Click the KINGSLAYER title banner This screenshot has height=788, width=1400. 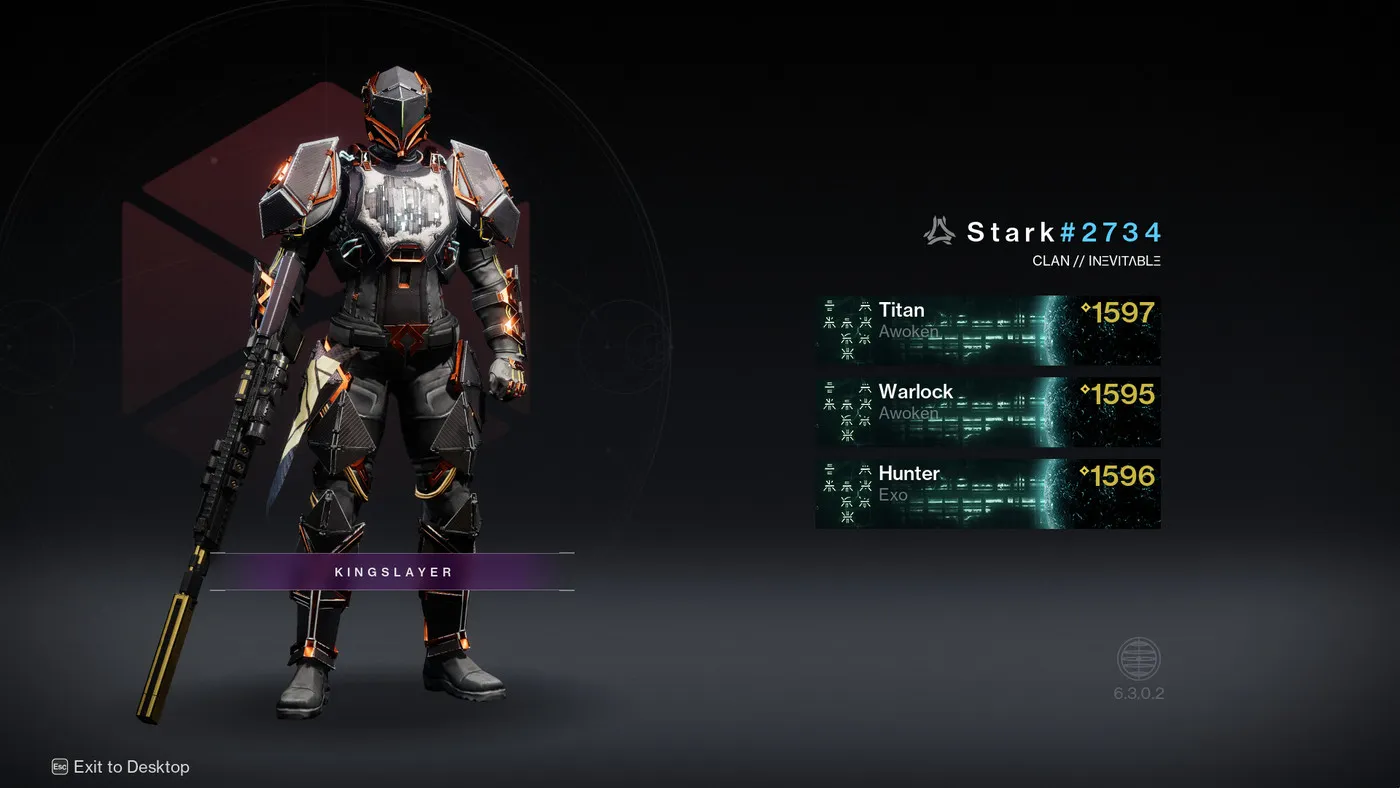pos(391,571)
